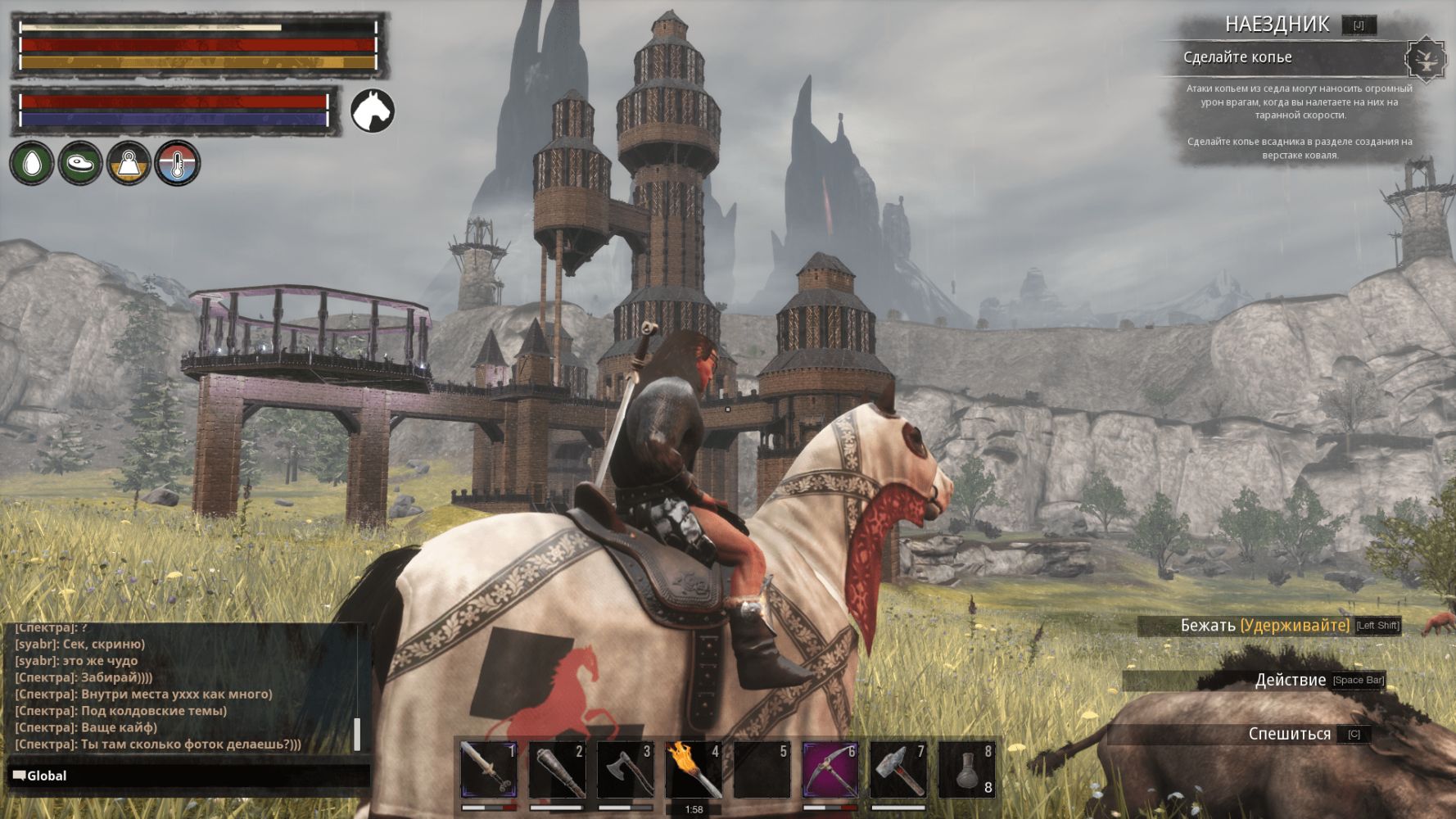Equip the pickaxe on the purple slot

[830, 770]
